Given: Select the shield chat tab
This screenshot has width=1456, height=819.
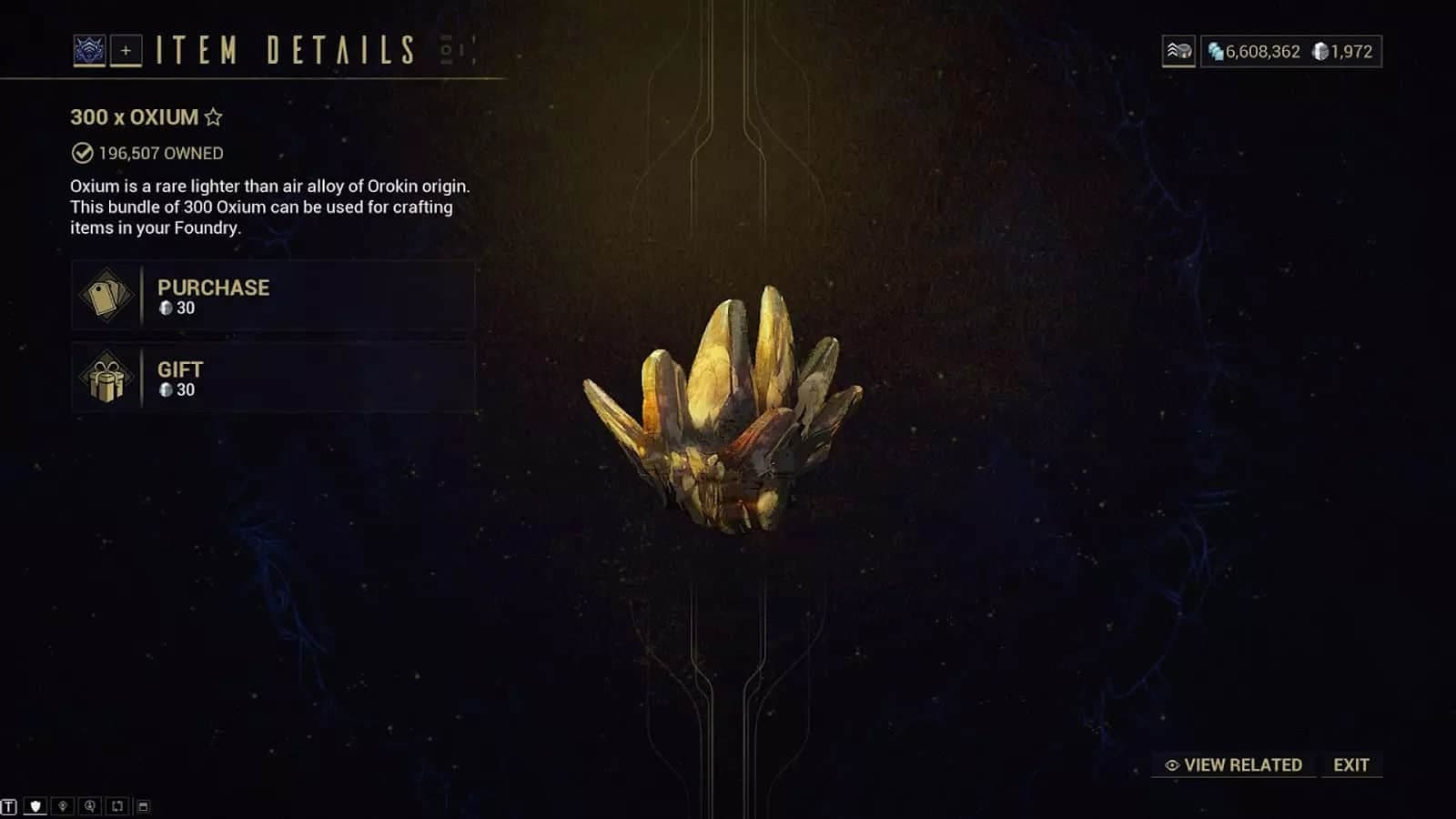Looking at the screenshot, I should point(35,806).
